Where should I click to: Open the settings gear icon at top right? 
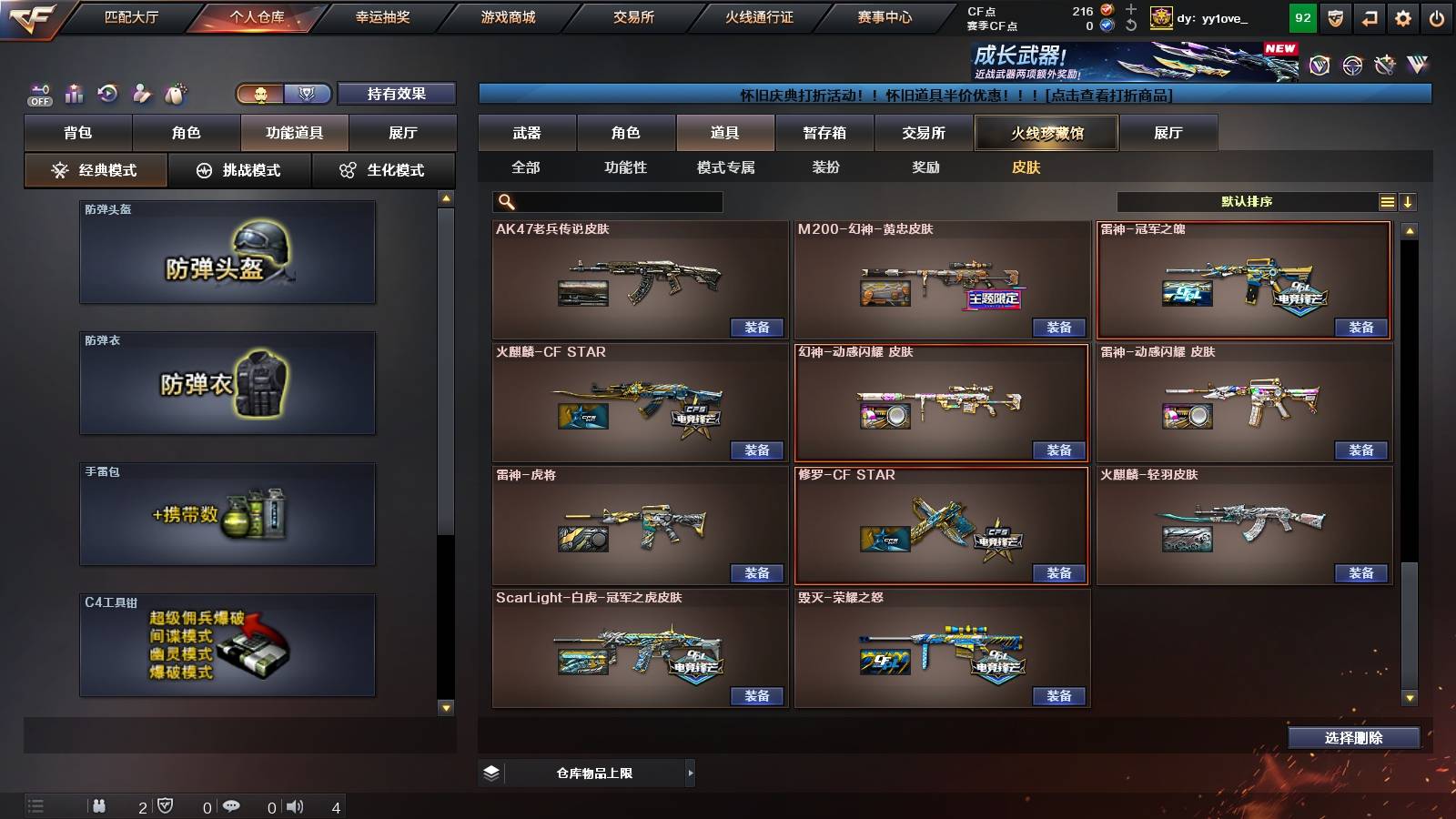coord(1401,17)
